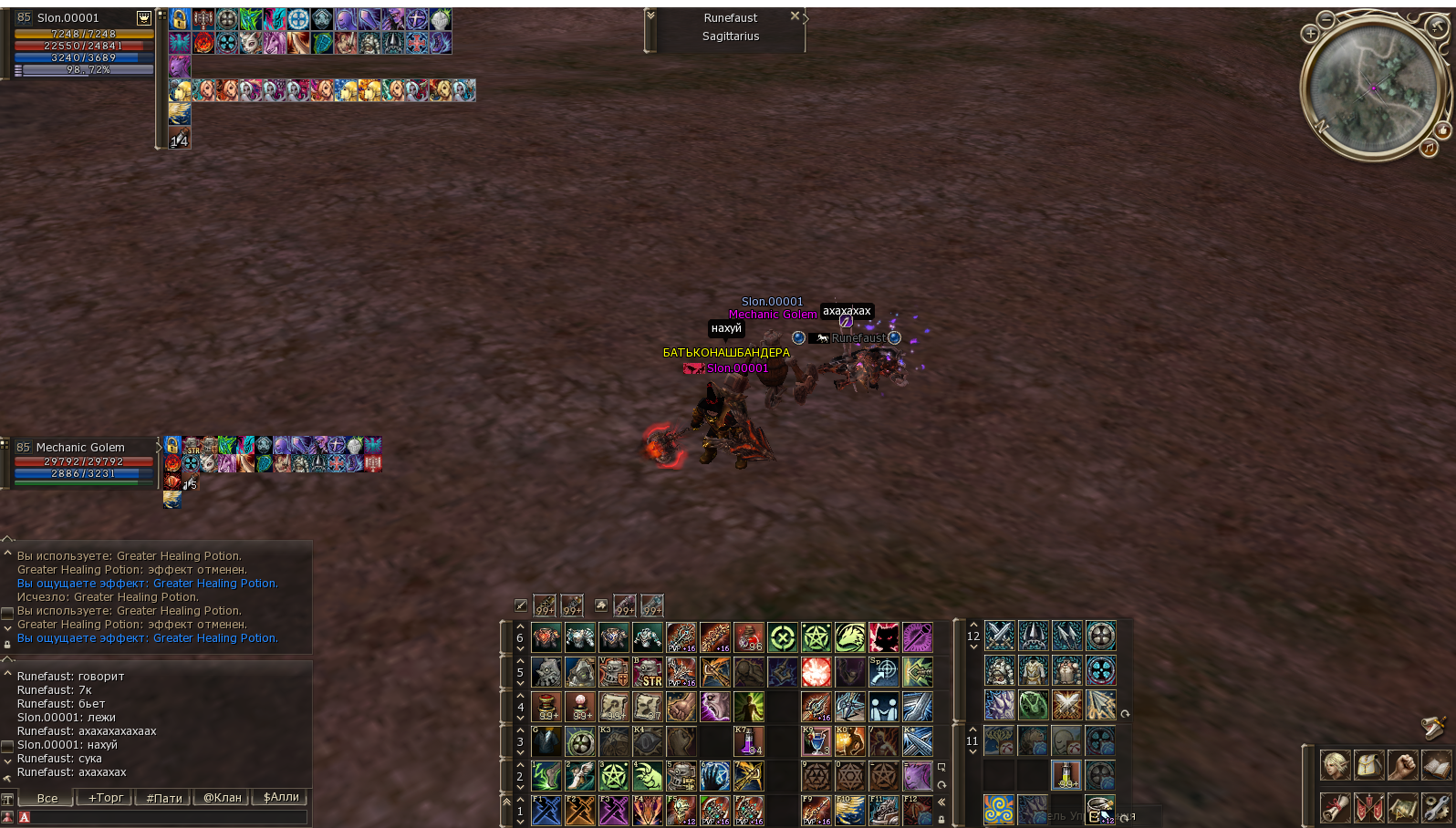Open inventory using the robe icon
The height and width of the screenshot is (828, 1456).
[1368, 766]
